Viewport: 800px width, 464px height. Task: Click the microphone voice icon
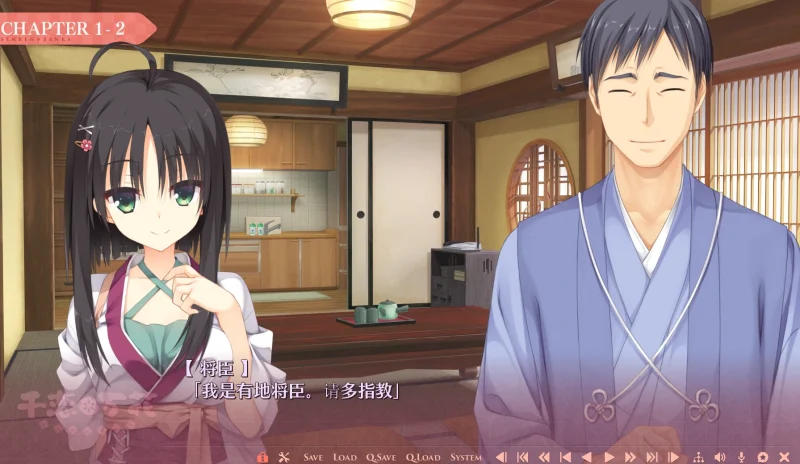741,457
